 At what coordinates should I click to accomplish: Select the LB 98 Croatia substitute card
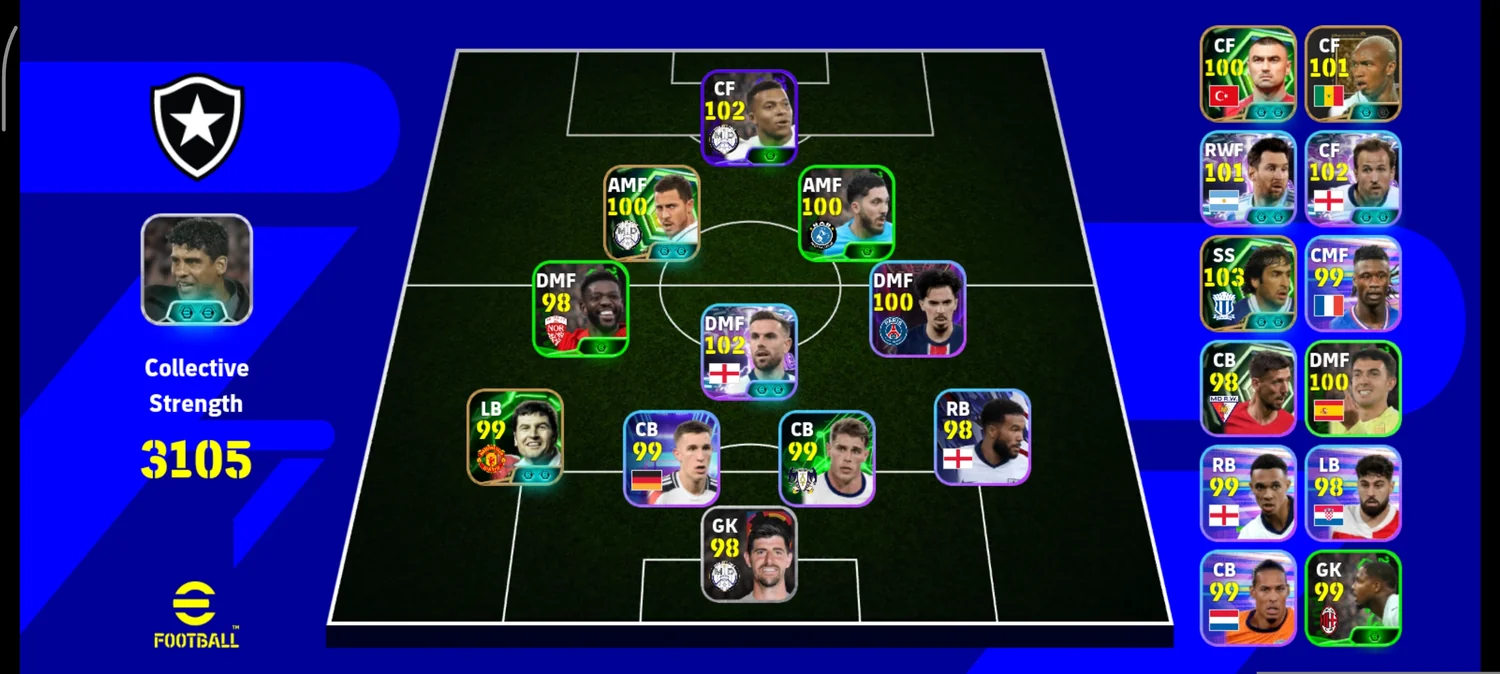[1353, 493]
